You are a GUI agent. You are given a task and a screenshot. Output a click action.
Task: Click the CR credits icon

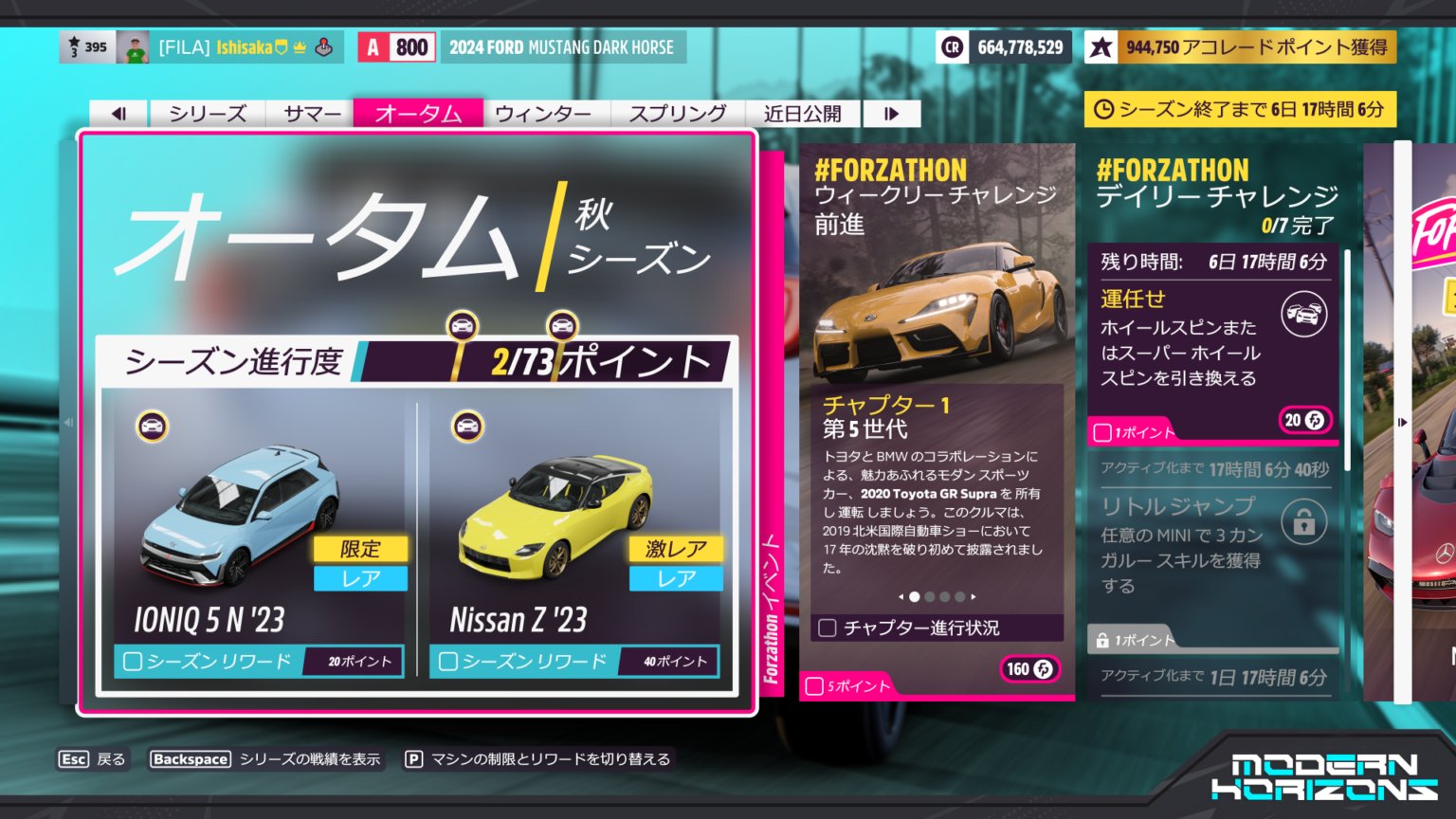(953, 46)
